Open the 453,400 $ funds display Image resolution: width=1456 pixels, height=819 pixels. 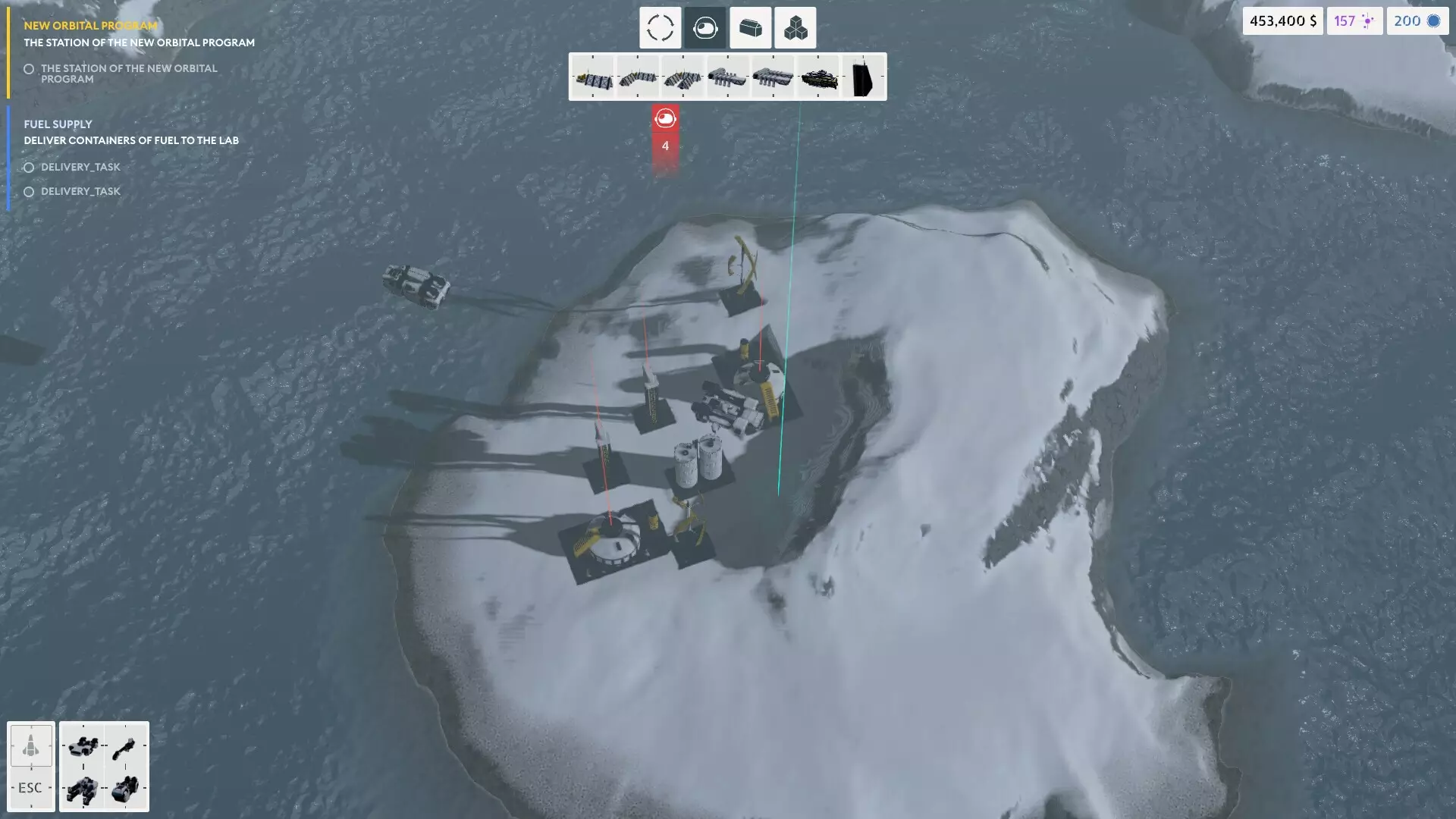coord(1283,20)
